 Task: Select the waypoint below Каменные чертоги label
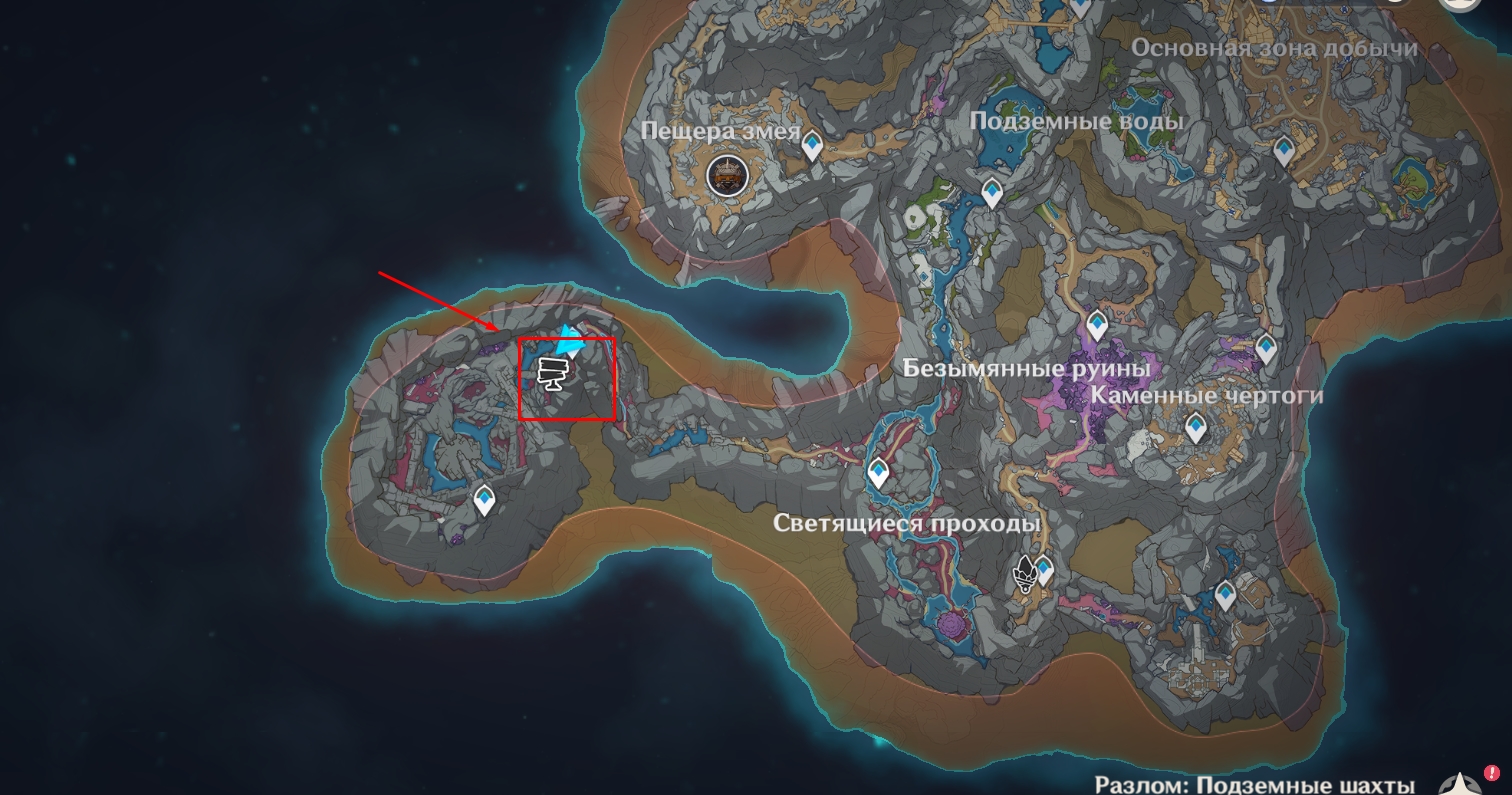click(x=1195, y=428)
